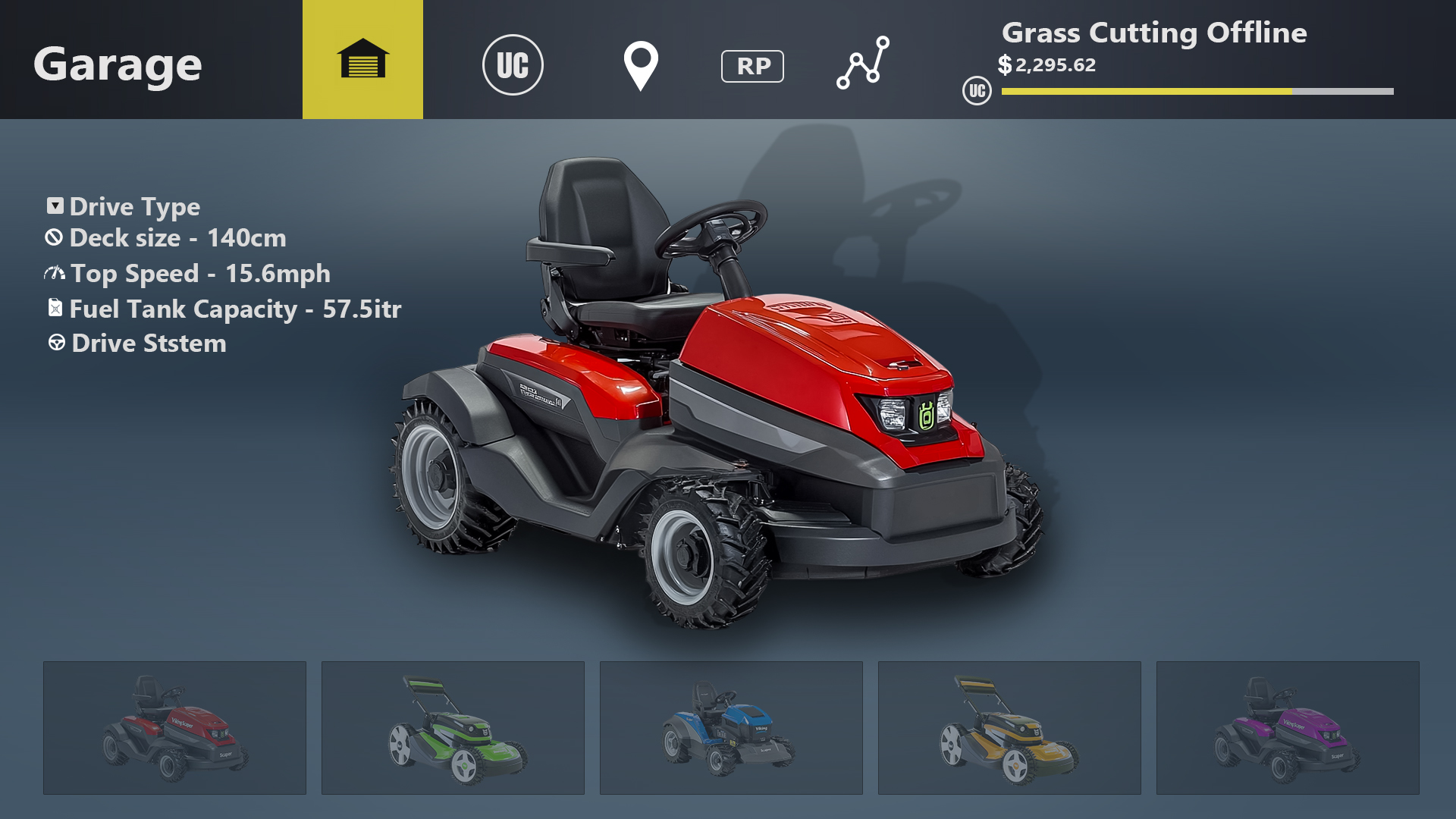Open the map location pin icon
The height and width of the screenshot is (819, 1456).
(640, 65)
